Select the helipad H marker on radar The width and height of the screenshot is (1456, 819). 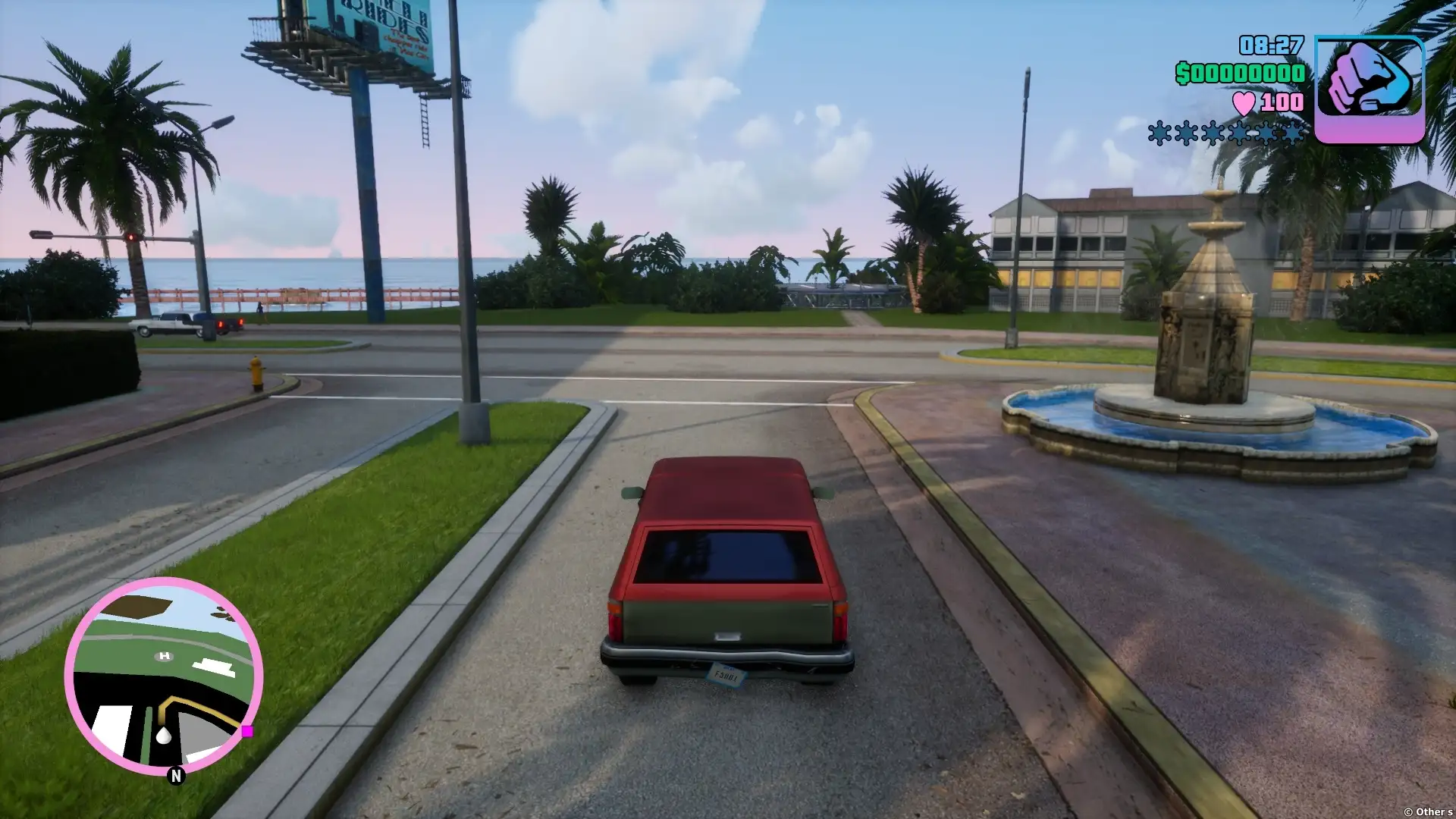click(x=165, y=656)
